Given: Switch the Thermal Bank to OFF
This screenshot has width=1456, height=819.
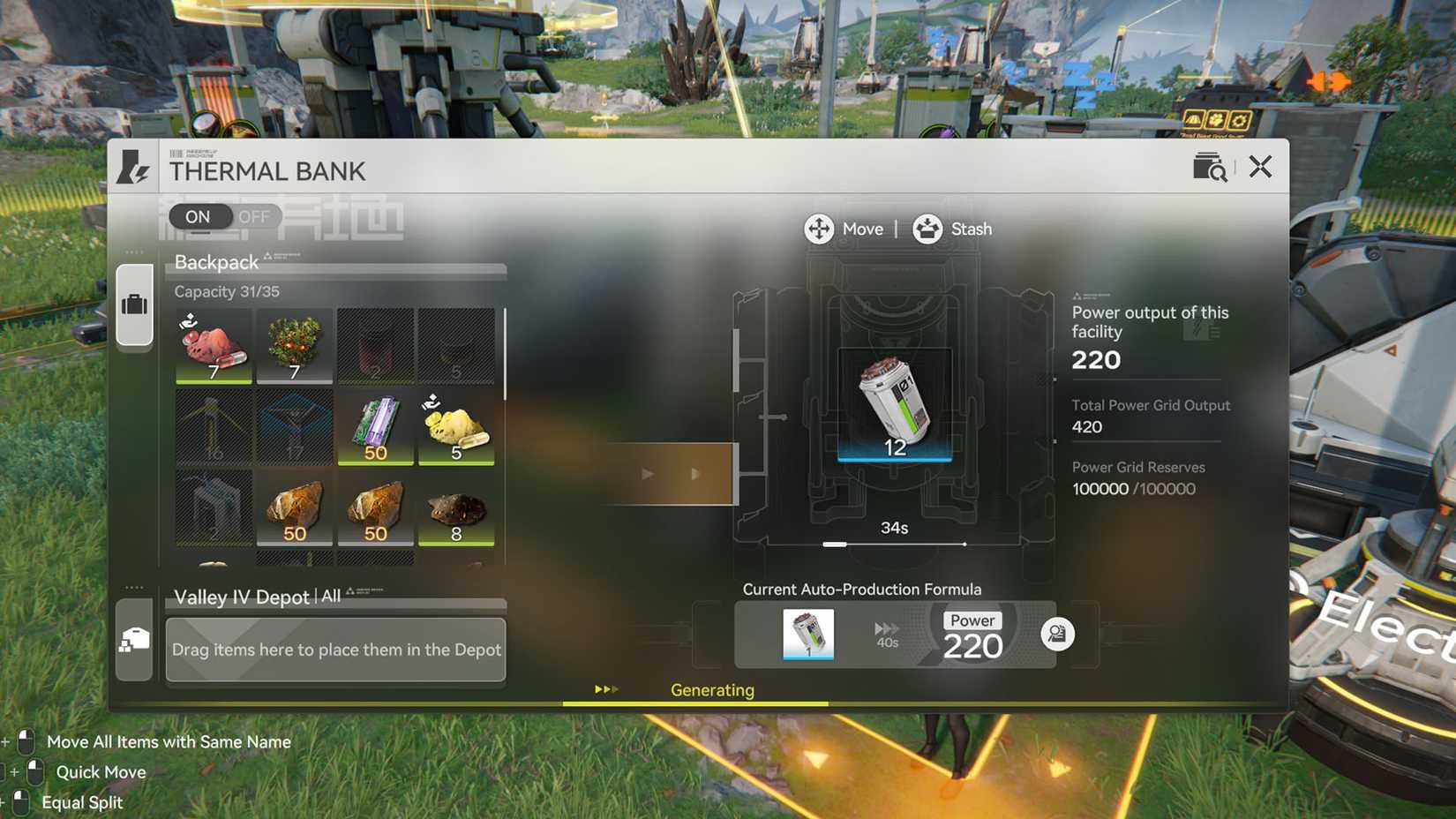Looking at the screenshot, I should coord(254,216).
